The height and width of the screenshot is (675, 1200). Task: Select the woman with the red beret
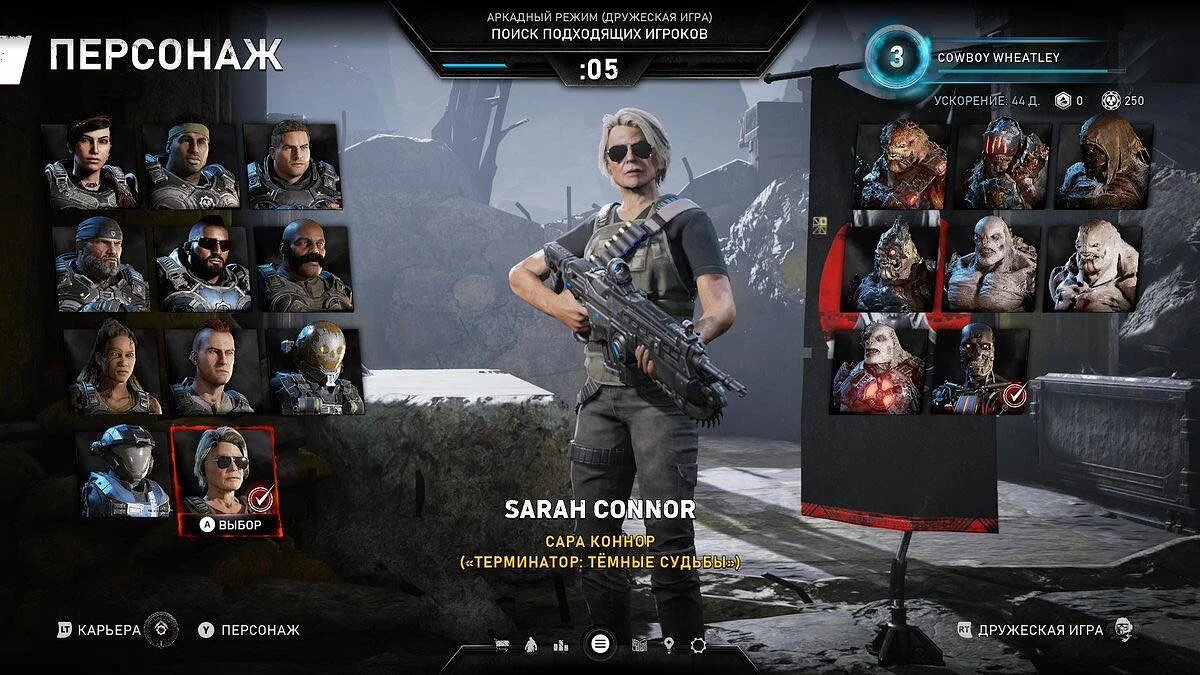(91, 165)
